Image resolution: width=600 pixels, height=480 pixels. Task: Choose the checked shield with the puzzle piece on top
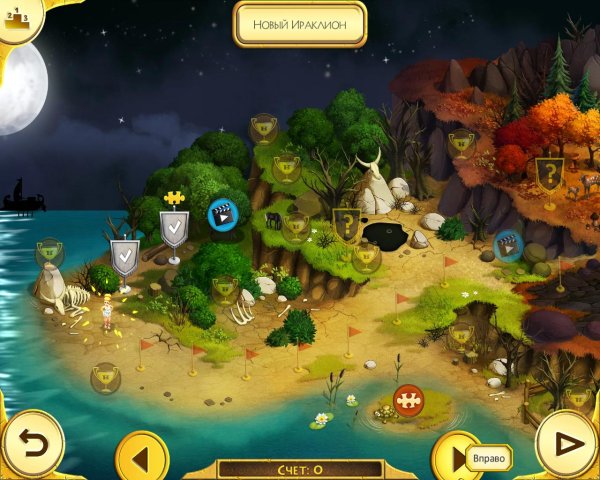[174, 229]
